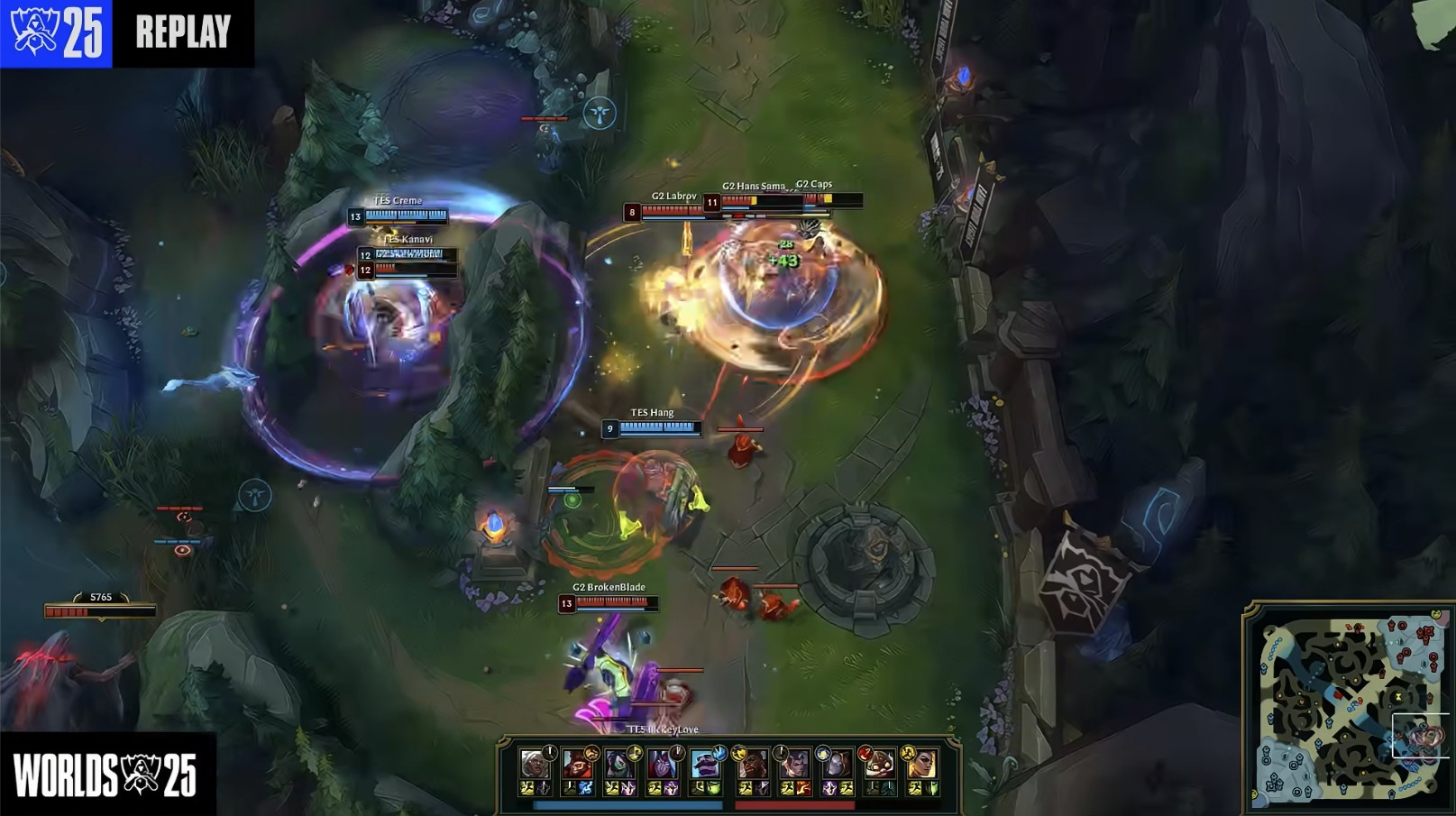The image size is (1456, 816).
Task: Select the white-haired champion portrait
Action: tap(534, 765)
